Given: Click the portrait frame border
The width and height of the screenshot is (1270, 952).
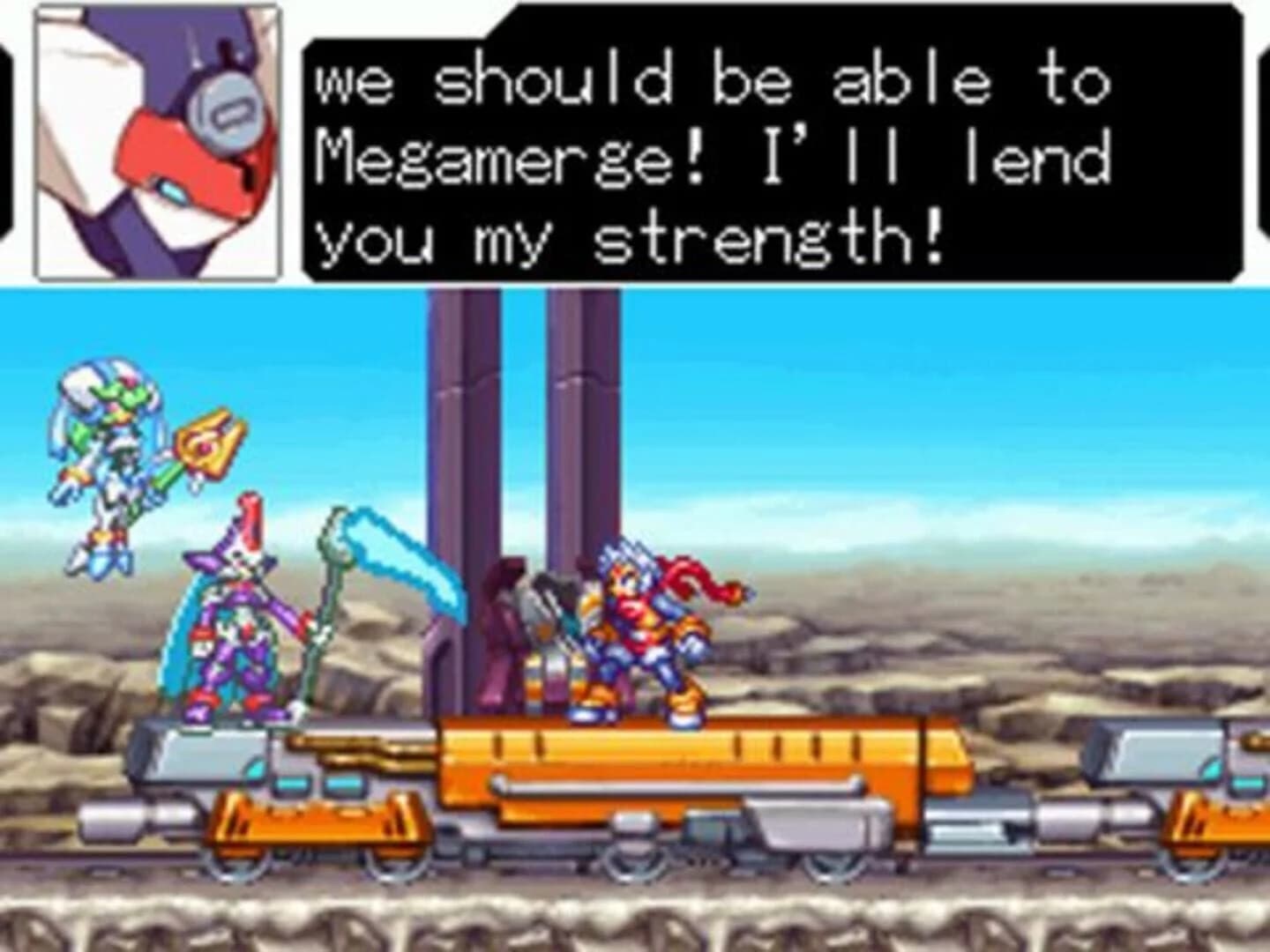Looking at the screenshot, I should [x=35, y=141].
